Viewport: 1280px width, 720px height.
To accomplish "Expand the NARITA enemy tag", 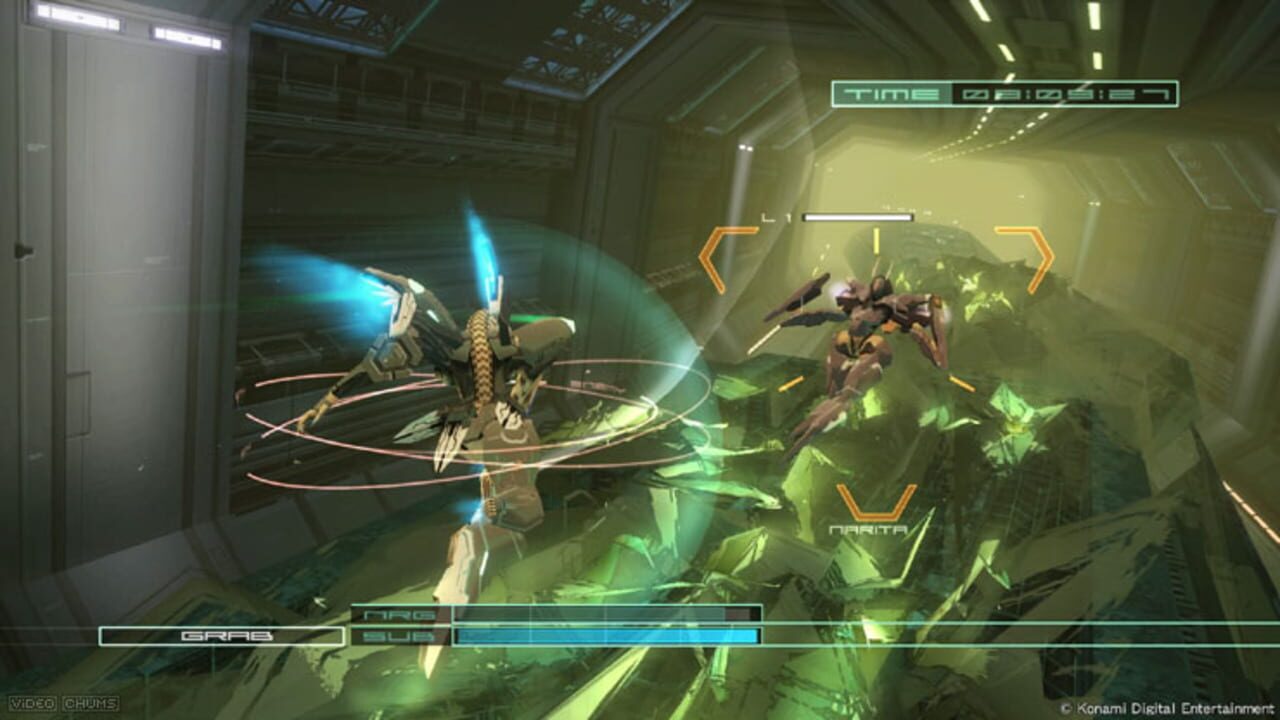I will 867,528.
